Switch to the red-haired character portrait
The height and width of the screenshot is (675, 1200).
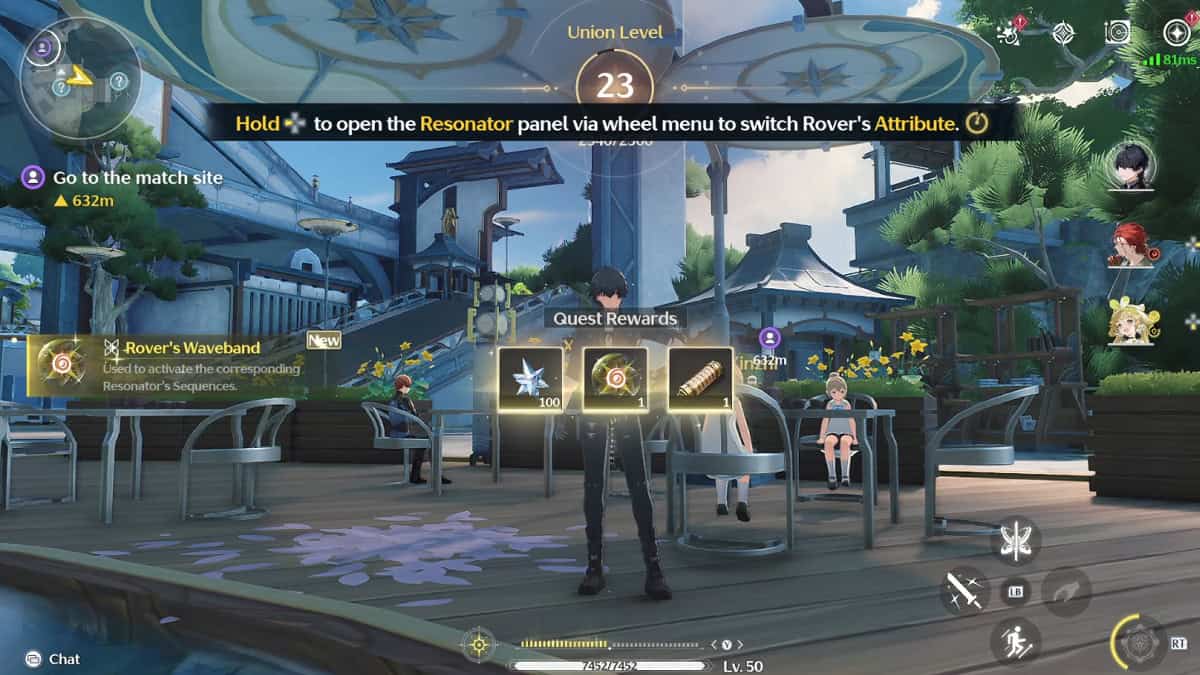coord(1131,244)
